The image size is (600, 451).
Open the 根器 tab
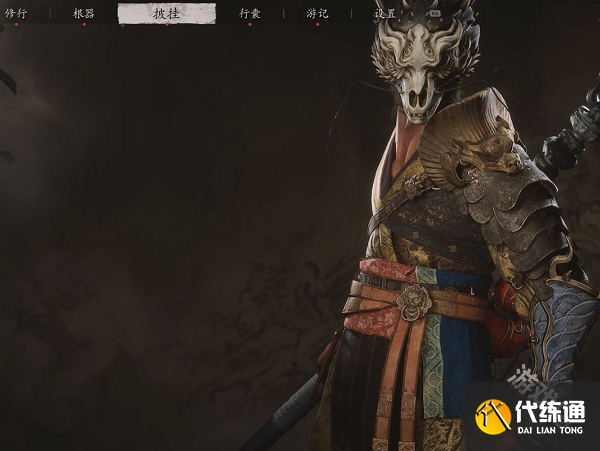click(x=84, y=14)
